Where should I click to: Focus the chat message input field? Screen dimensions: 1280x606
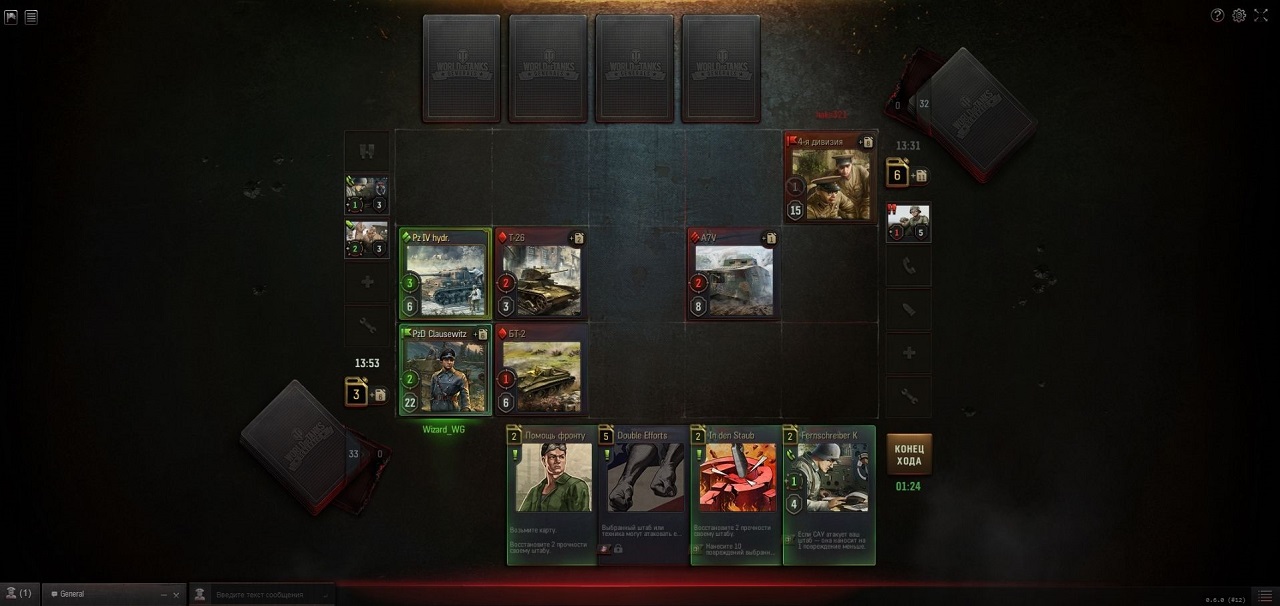coord(265,594)
